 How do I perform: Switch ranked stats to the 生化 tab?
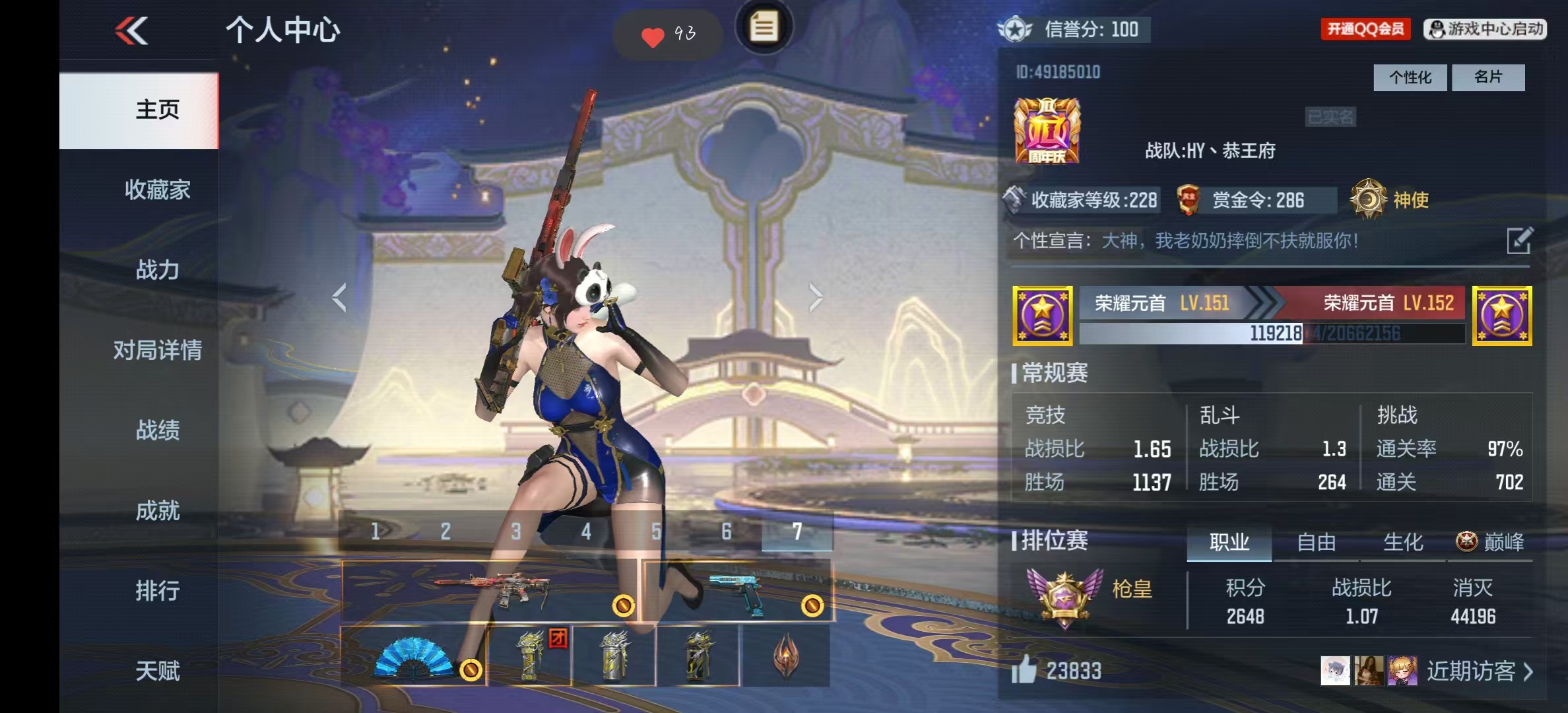(1402, 543)
